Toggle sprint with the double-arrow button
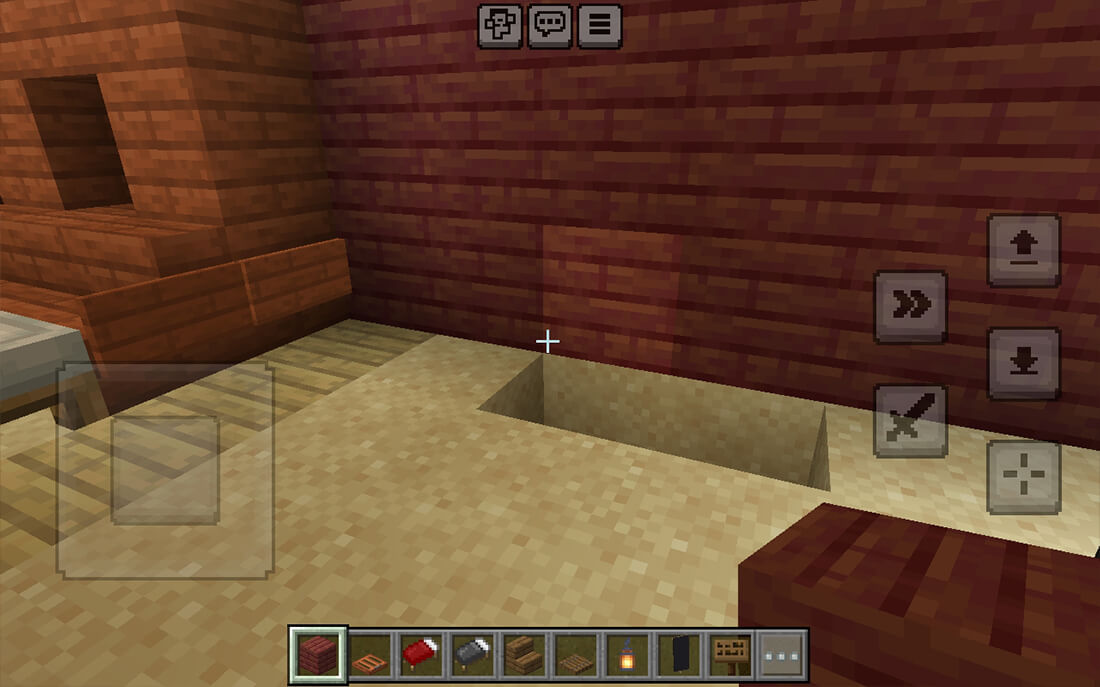The width and height of the screenshot is (1100, 687). (x=911, y=307)
